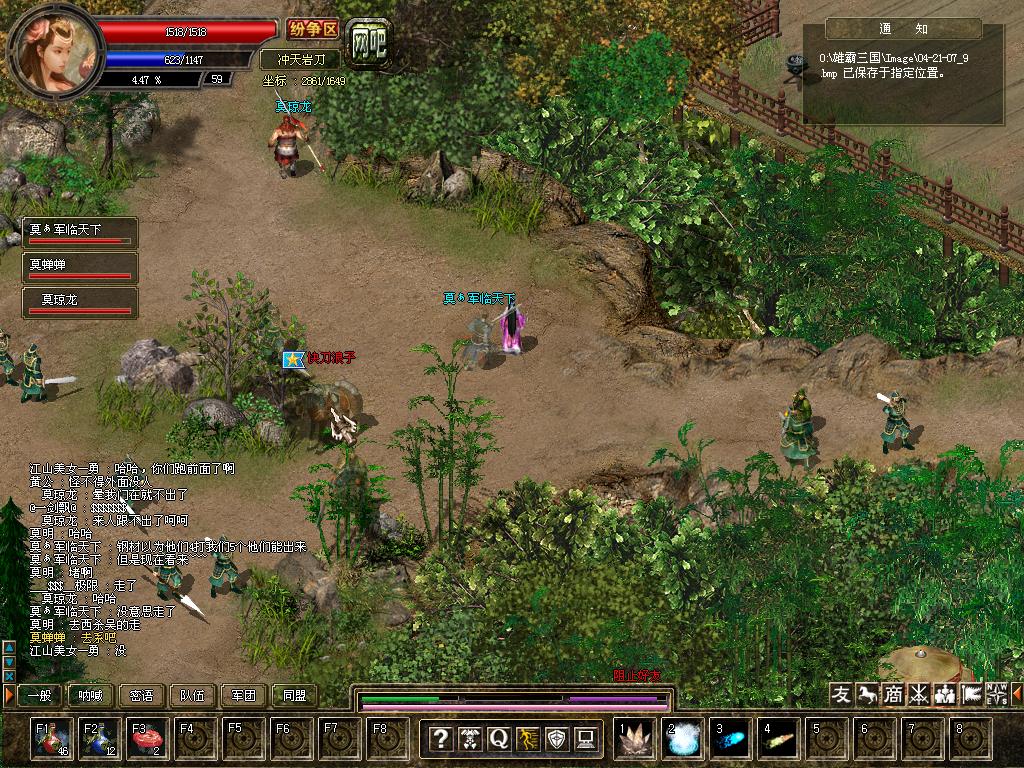Open the 友 friends list button
The width and height of the screenshot is (1024, 768).
(842, 694)
